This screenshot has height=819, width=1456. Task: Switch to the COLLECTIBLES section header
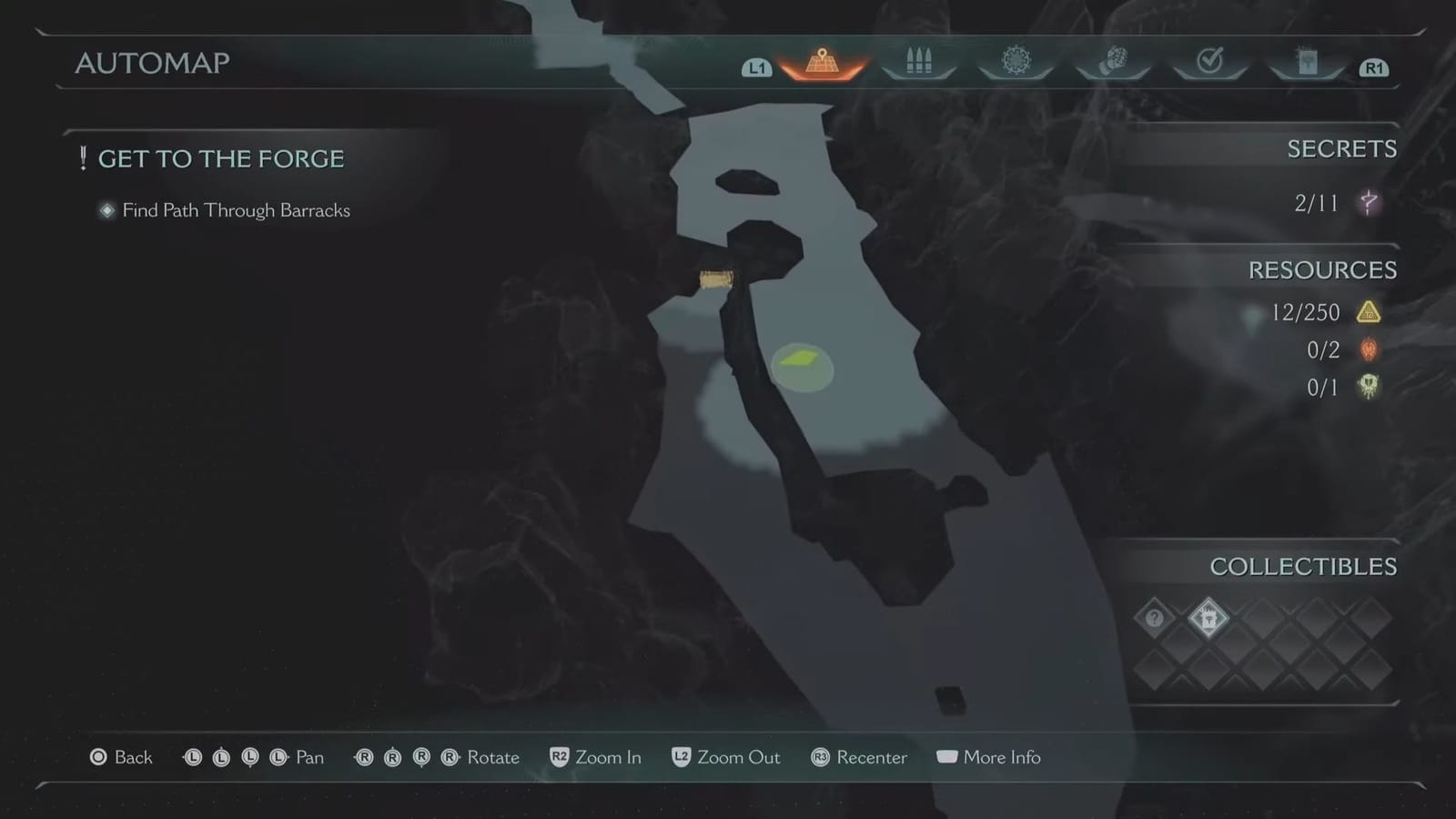[x=1303, y=566]
